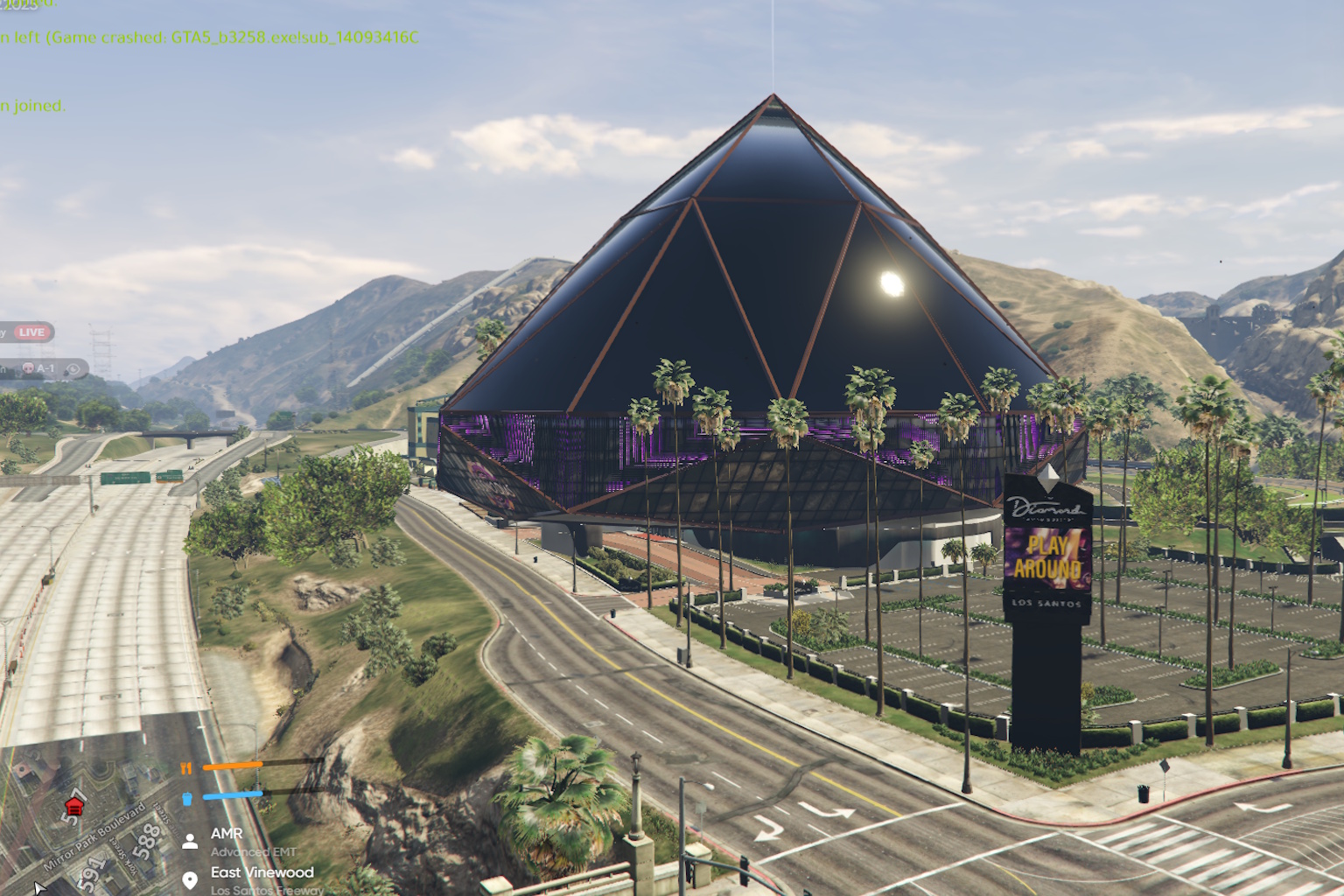
Task: Click the moon icon beside the A-1 badge
Action: tap(73, 369)
